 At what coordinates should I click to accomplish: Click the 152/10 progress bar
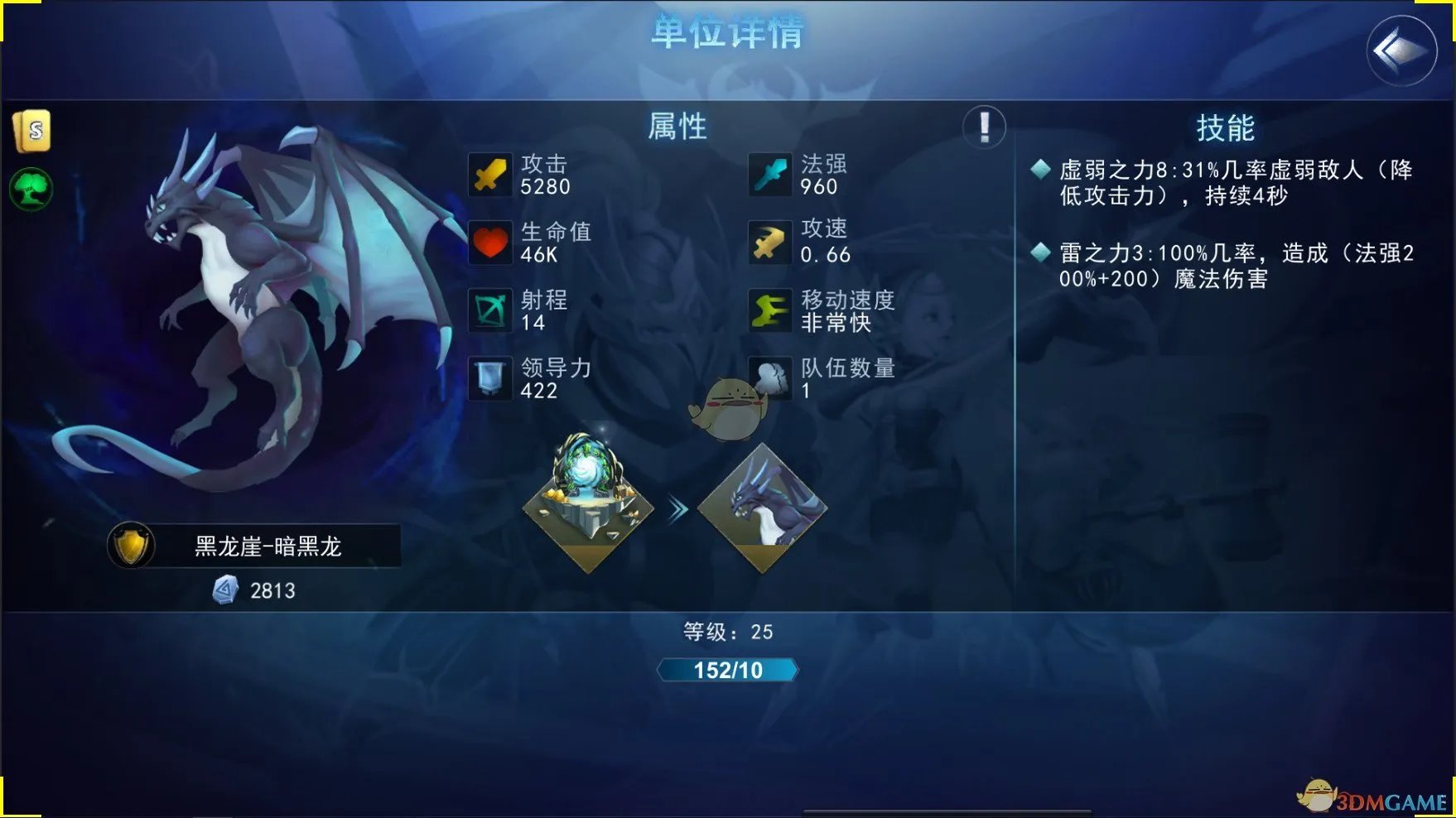point(727,671)
